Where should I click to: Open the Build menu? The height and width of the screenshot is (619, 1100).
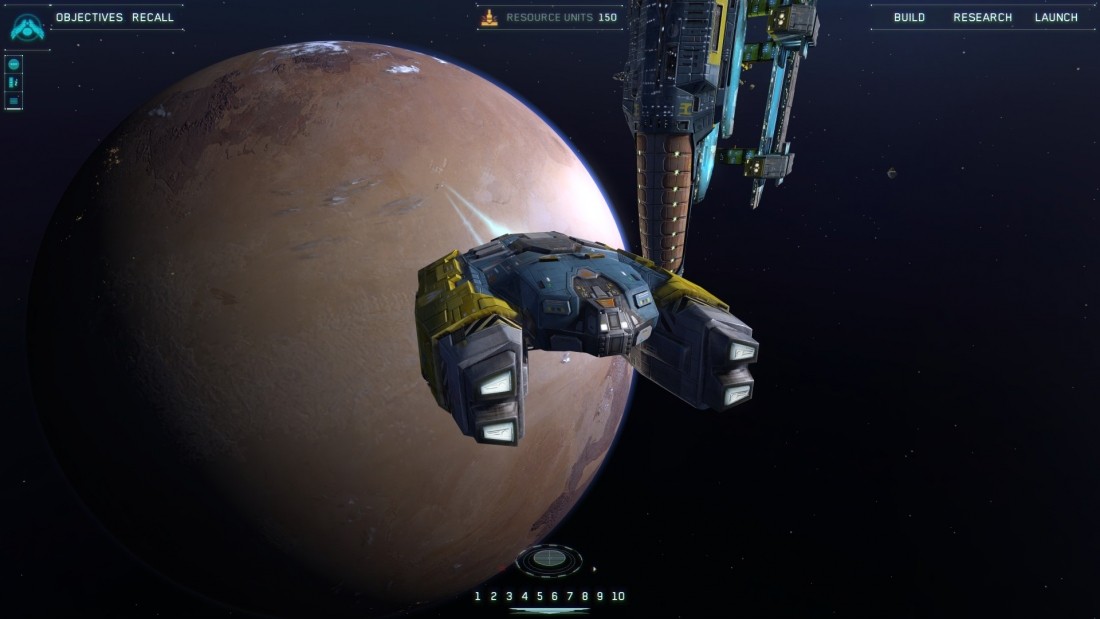(909, 17)
